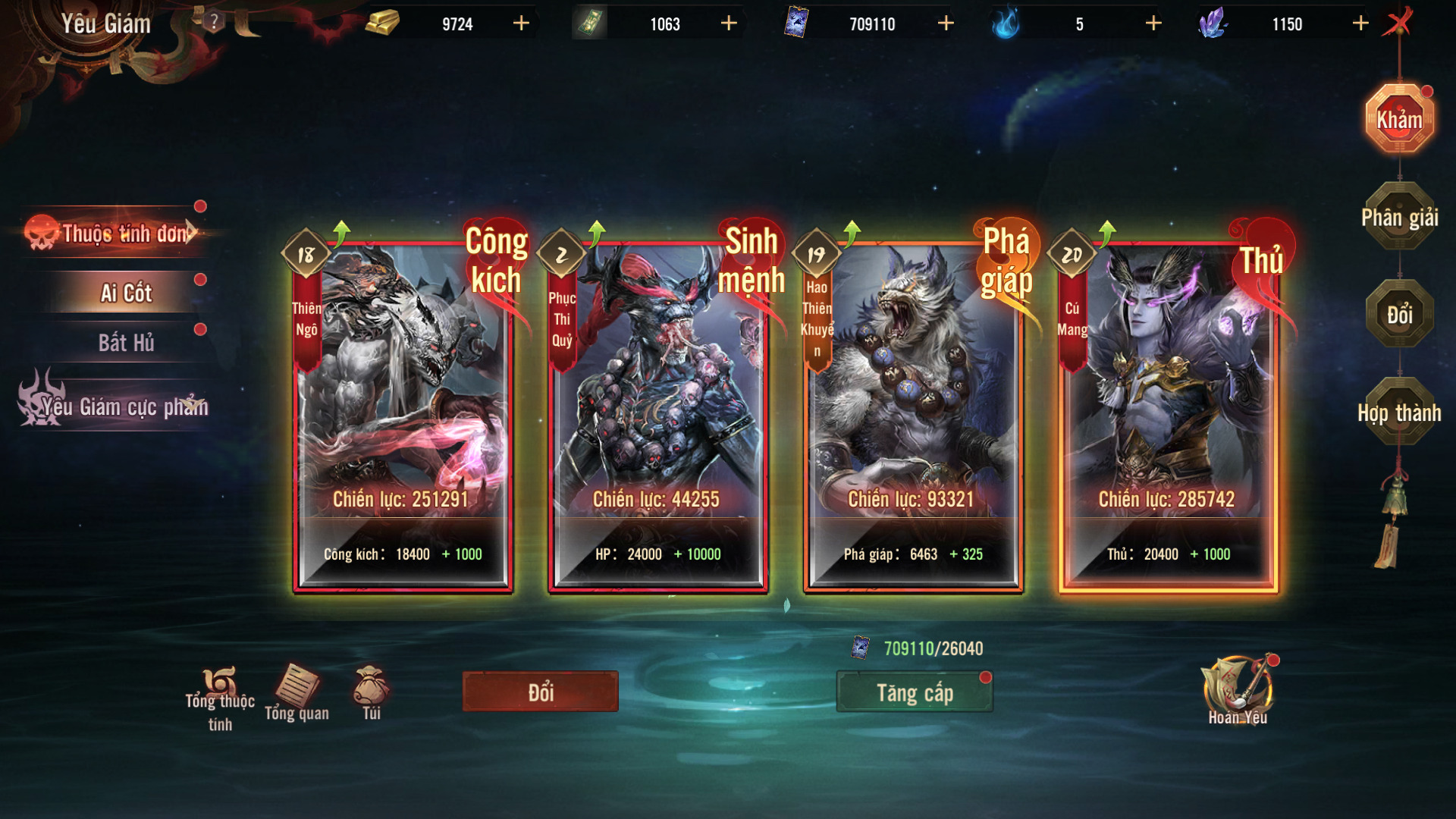Viewport: 1456px width, 819px height.
Task: Show help via the question mark icon
Action: [214, 21]
